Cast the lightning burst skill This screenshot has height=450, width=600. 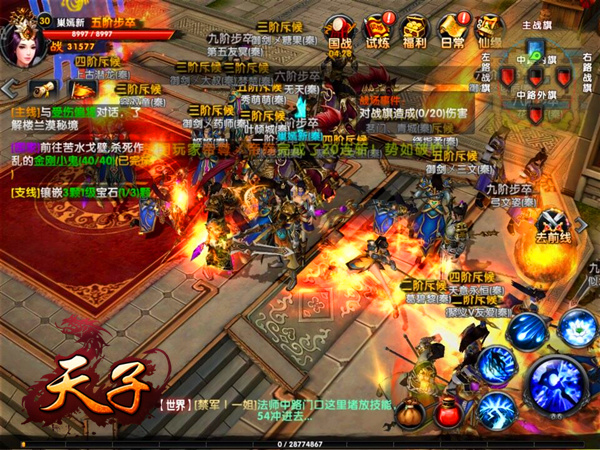pos(497,410)
